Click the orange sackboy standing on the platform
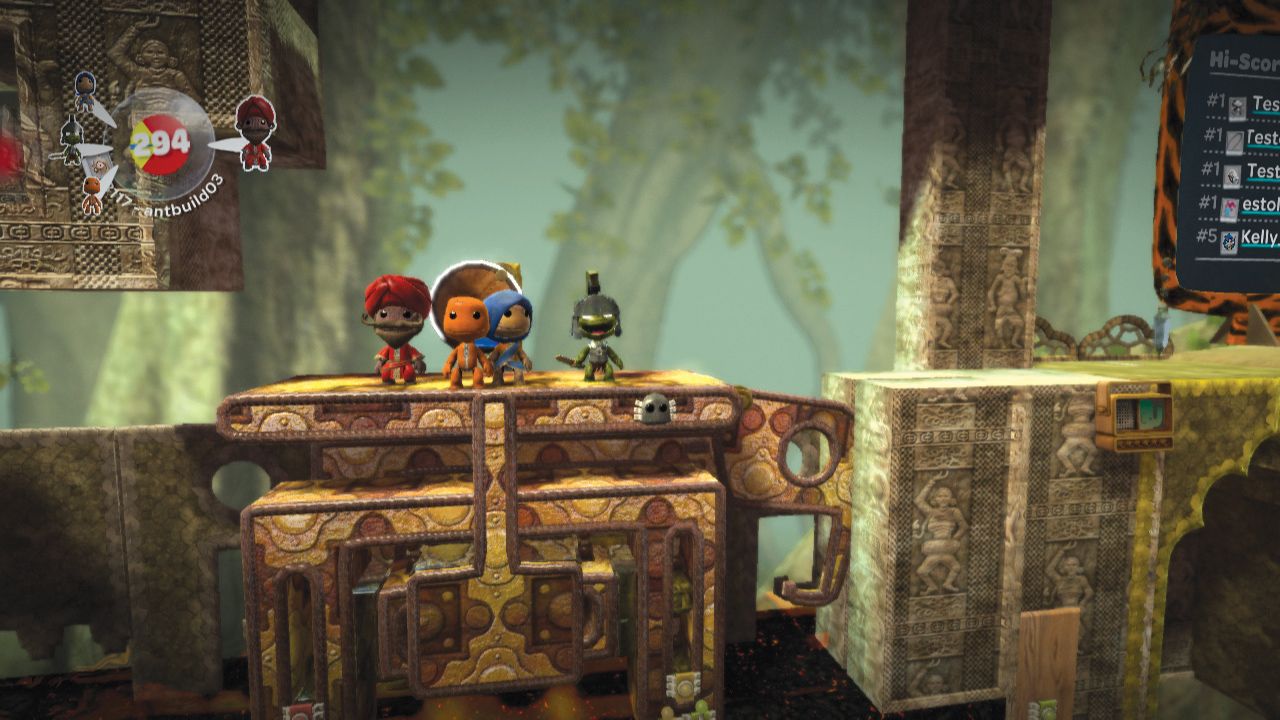Viewport: 1280px width, 720px height. click(465, 330)
